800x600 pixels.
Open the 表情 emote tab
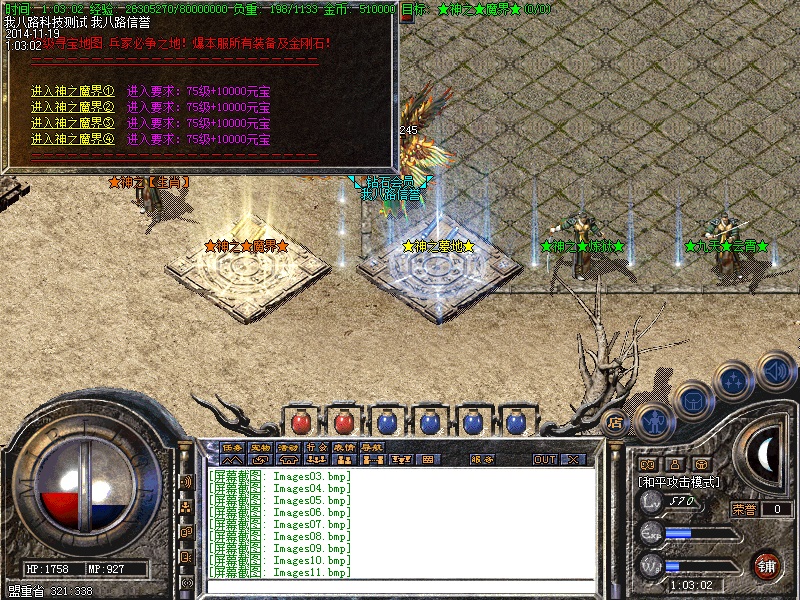tap(344, 447)
